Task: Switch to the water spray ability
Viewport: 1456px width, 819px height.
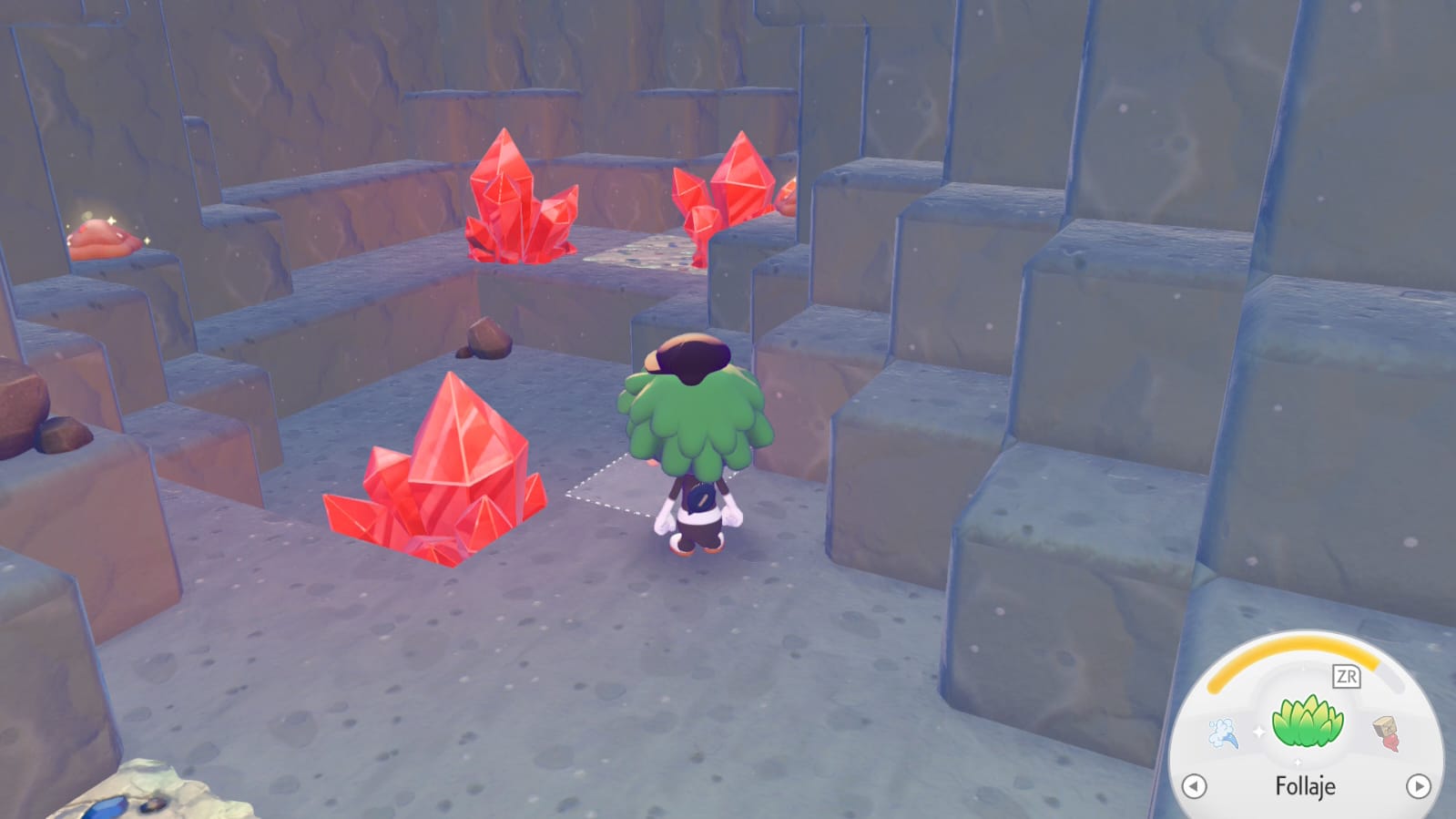Action: pos(1224,732)
